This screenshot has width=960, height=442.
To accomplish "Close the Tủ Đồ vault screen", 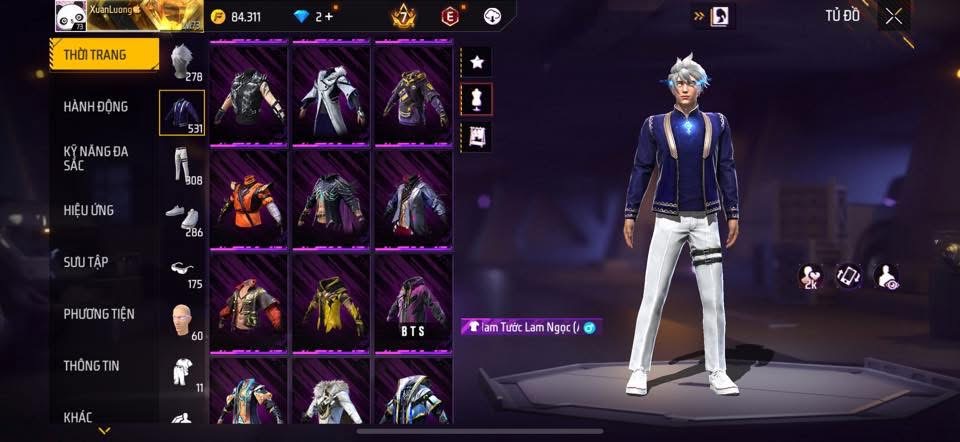I will [893, 16].
